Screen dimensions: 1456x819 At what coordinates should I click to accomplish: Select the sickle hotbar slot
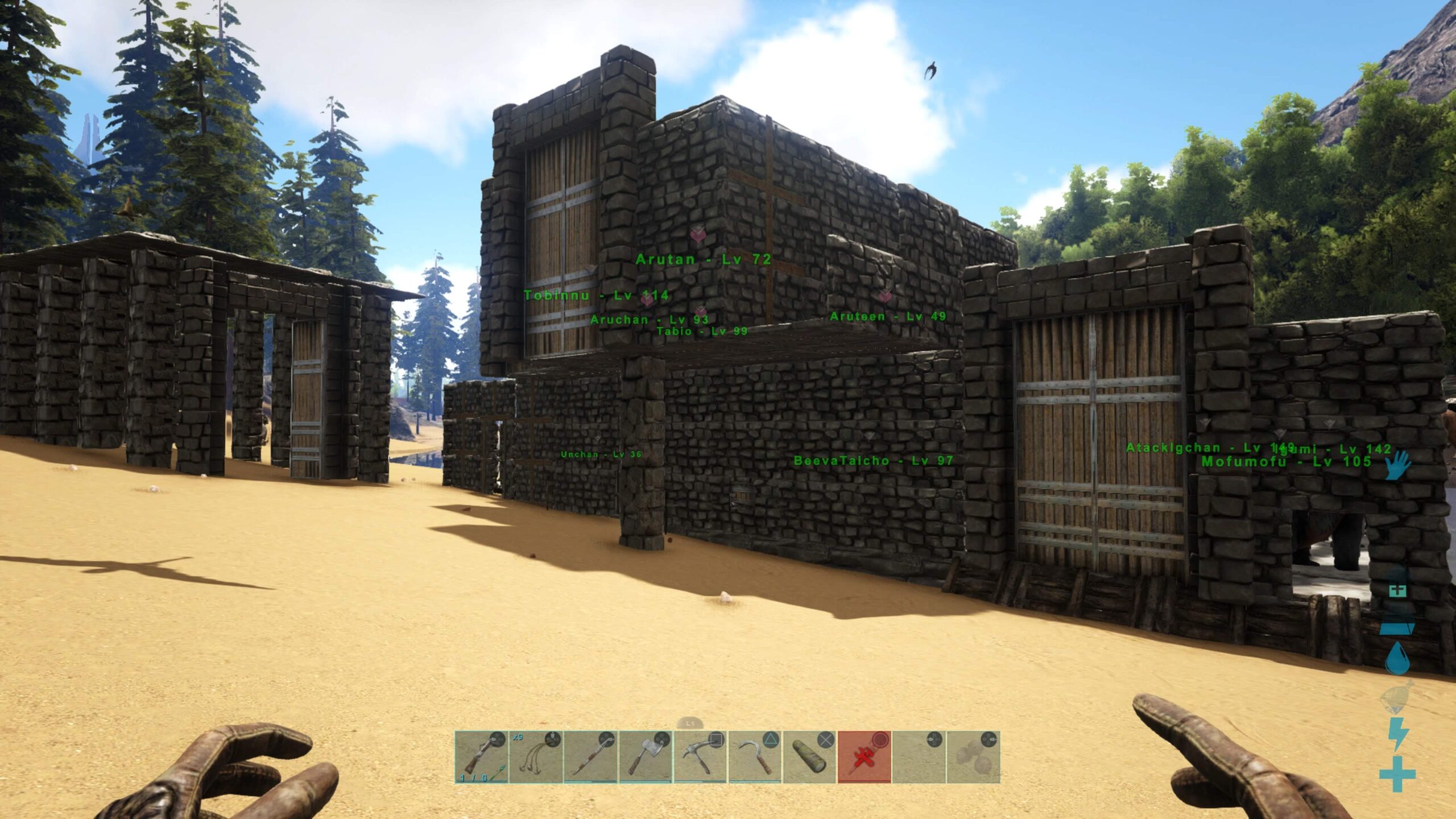pos(754,757)
